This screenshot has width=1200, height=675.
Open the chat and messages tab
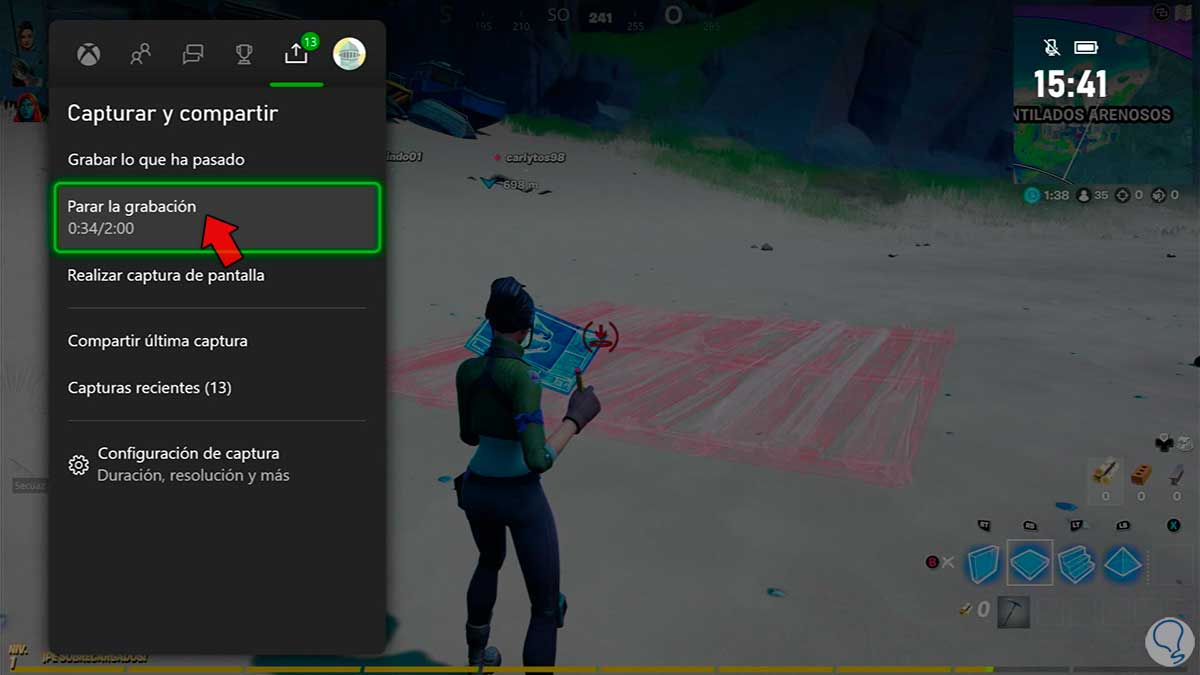[x=193, y=54]
